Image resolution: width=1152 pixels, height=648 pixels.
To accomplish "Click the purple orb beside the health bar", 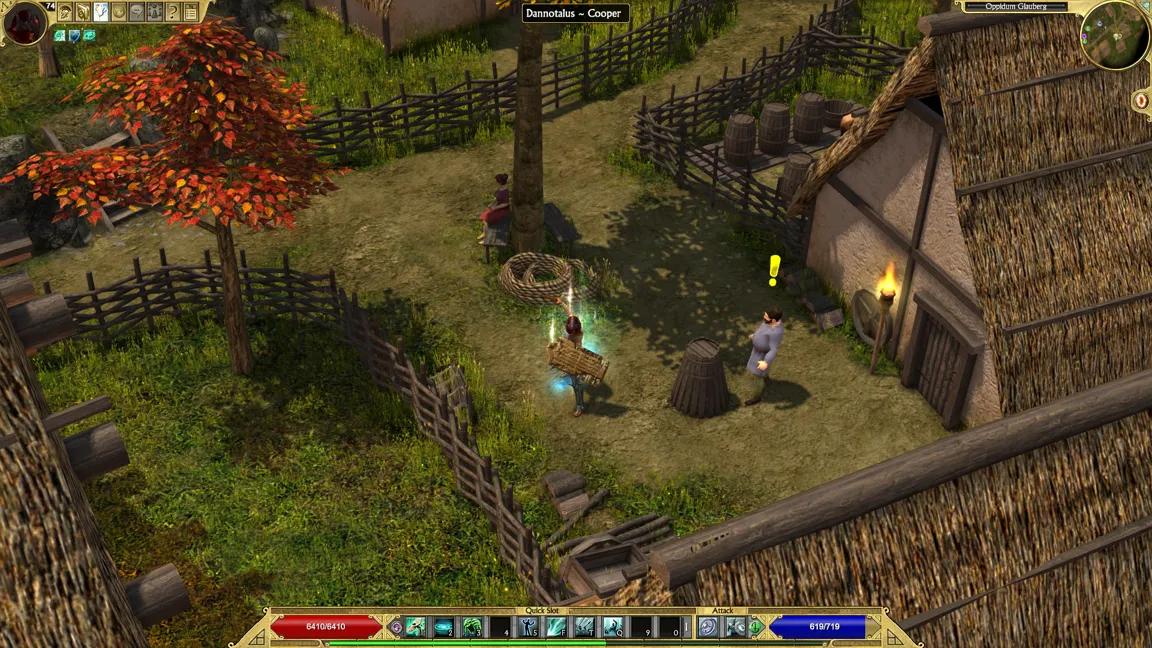I will click(396, 628).
